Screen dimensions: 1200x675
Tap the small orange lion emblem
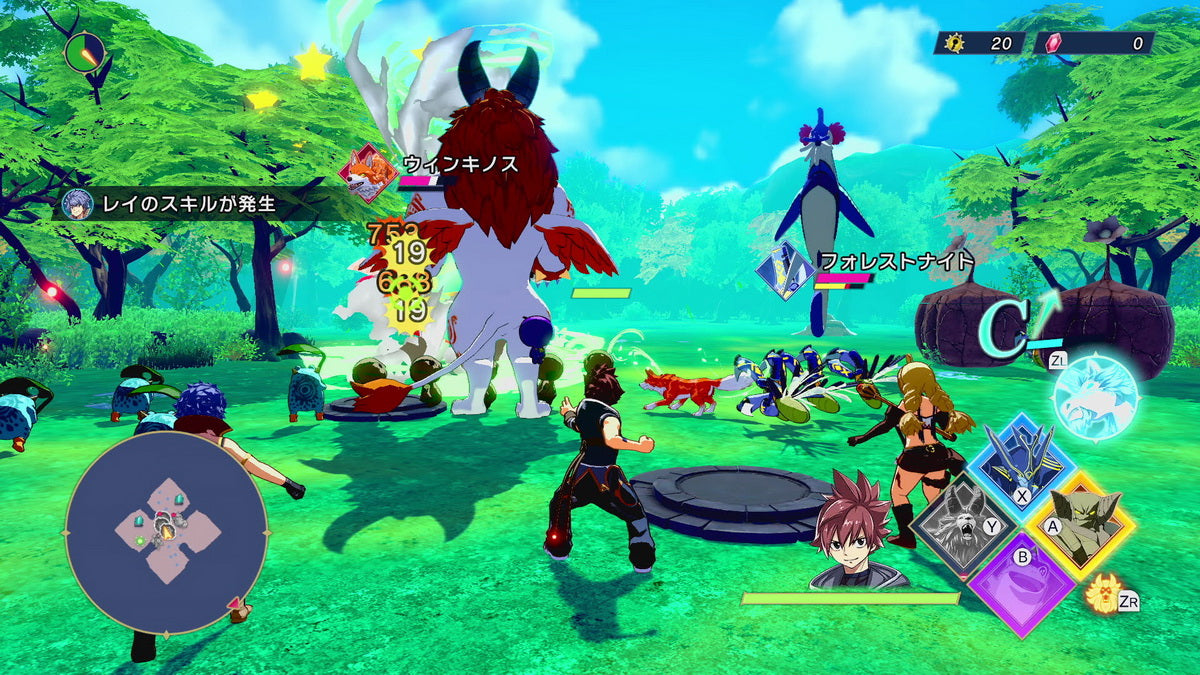click(1103, 593)
